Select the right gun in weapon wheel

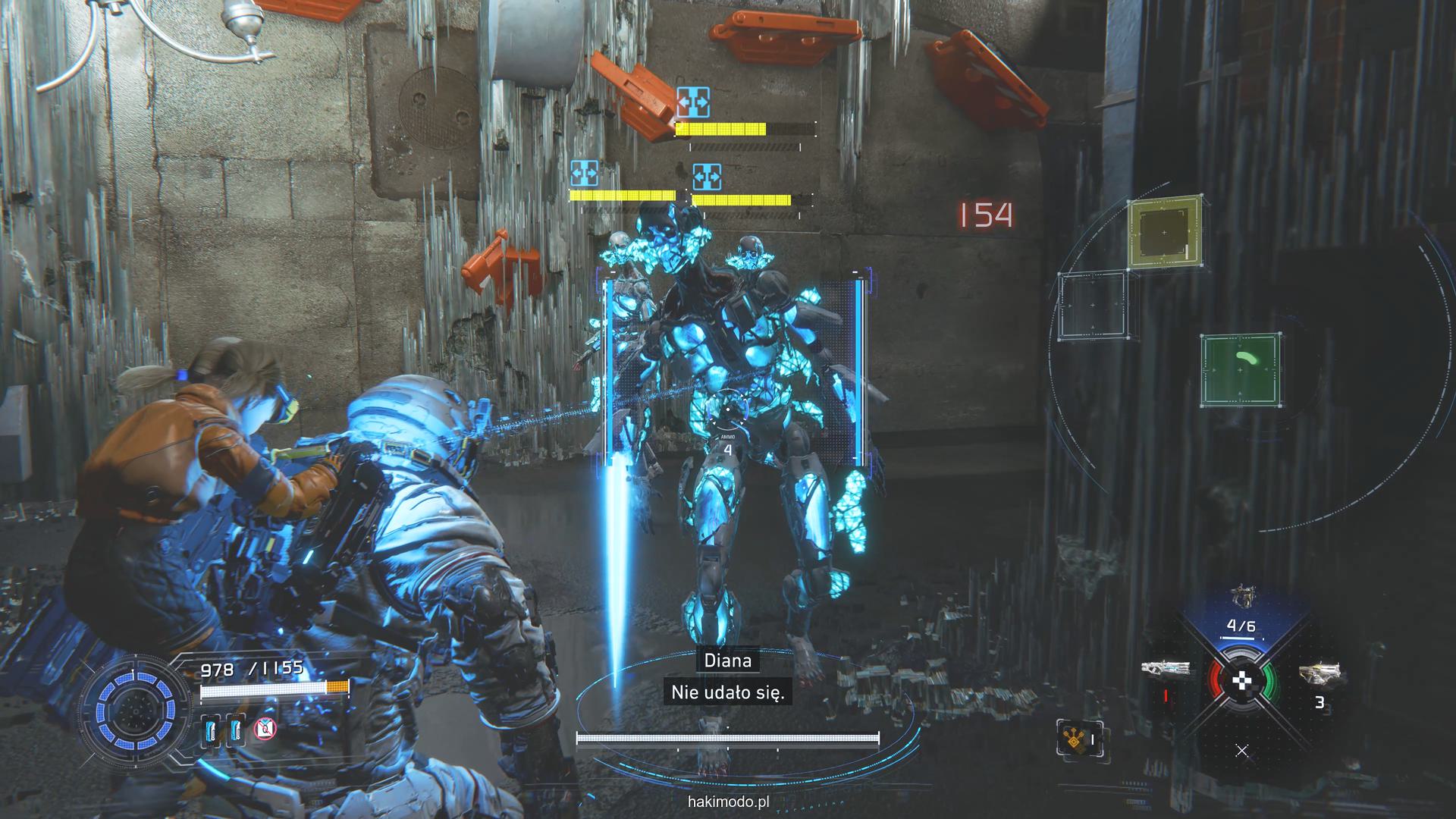pyautogui.click(x=1319, y=673)
